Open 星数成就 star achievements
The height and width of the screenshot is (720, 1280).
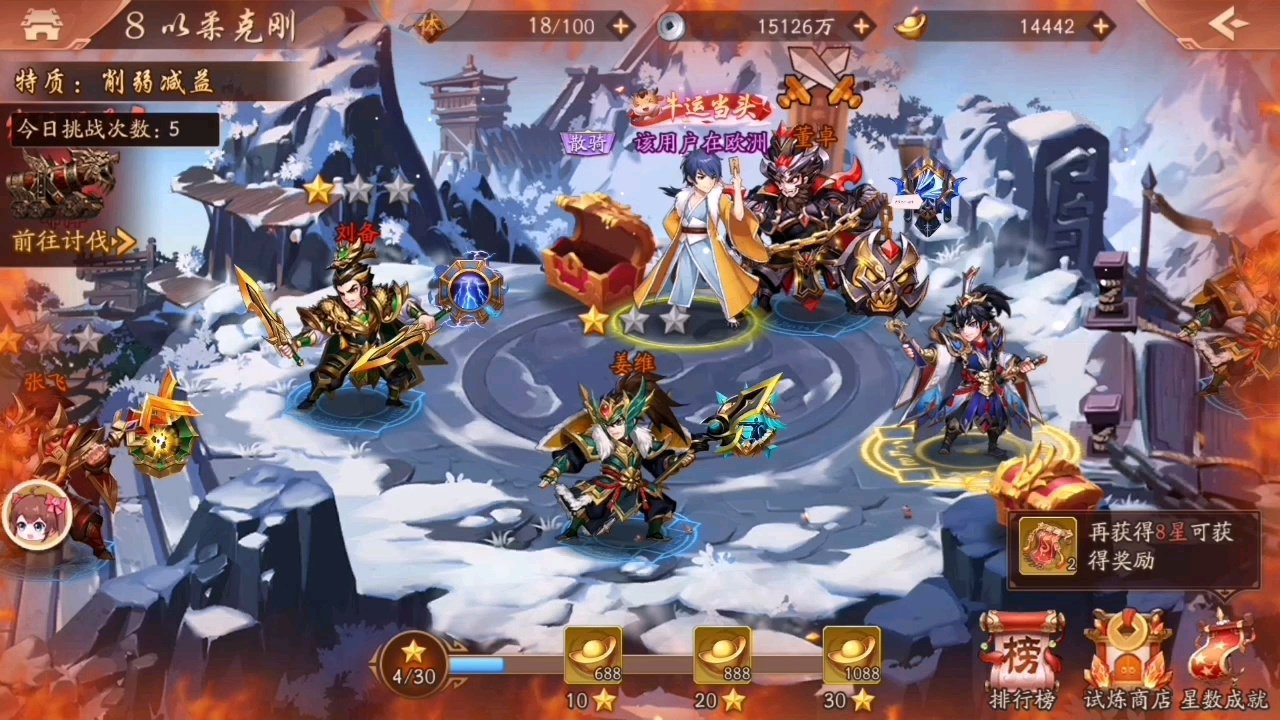1227,660
